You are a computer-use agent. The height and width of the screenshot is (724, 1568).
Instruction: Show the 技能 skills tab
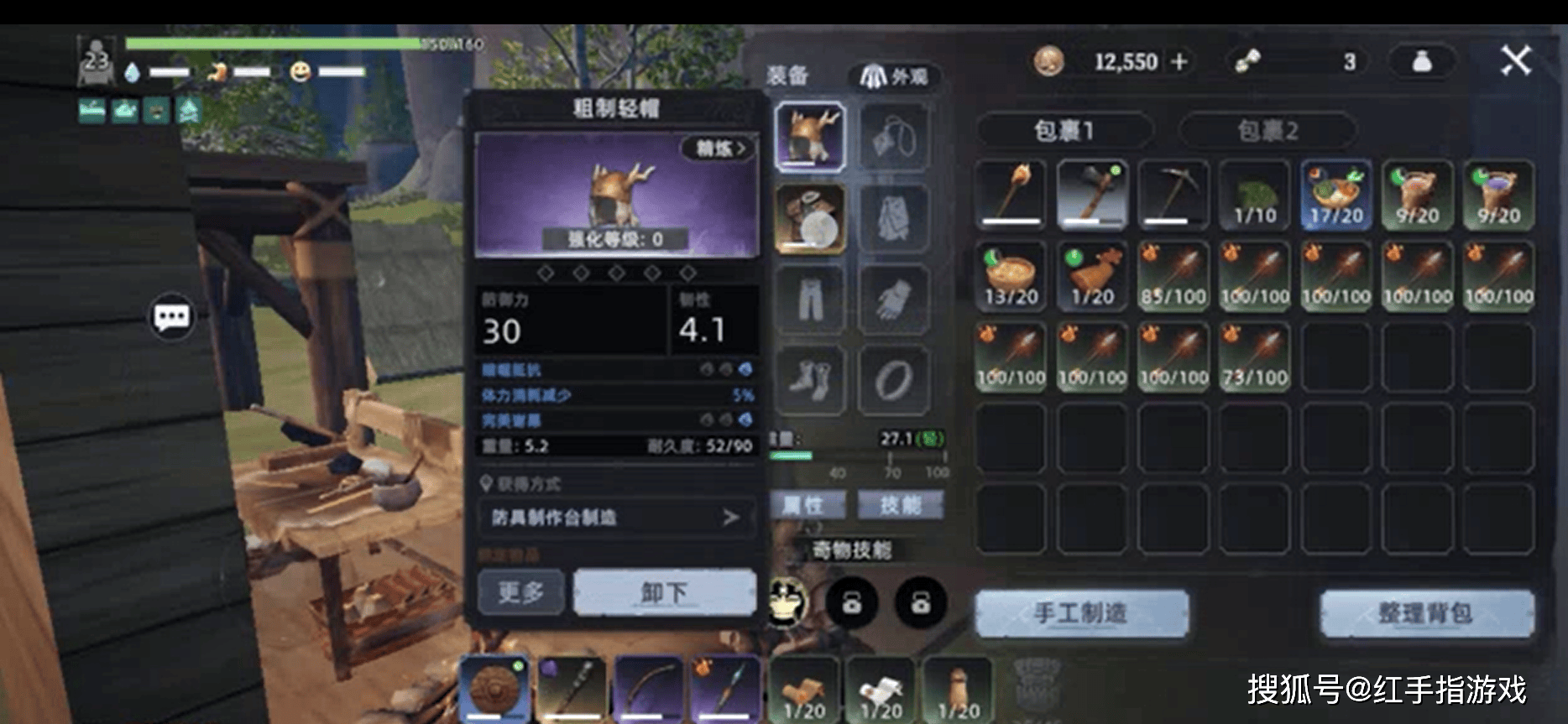point(900,505)
